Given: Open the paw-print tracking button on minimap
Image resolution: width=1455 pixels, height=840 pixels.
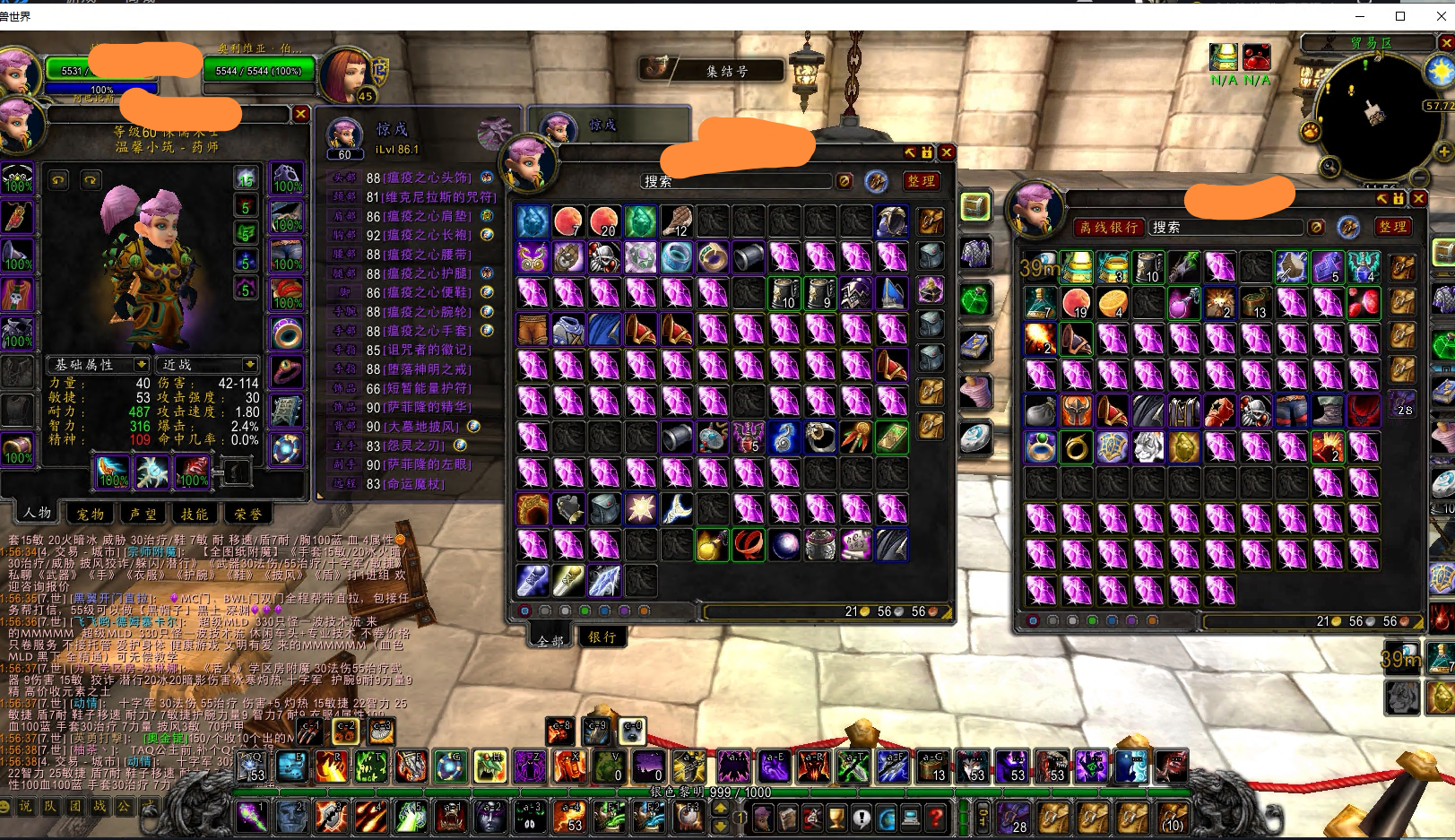Looking at the screenshot, I should pos(1312,132).
